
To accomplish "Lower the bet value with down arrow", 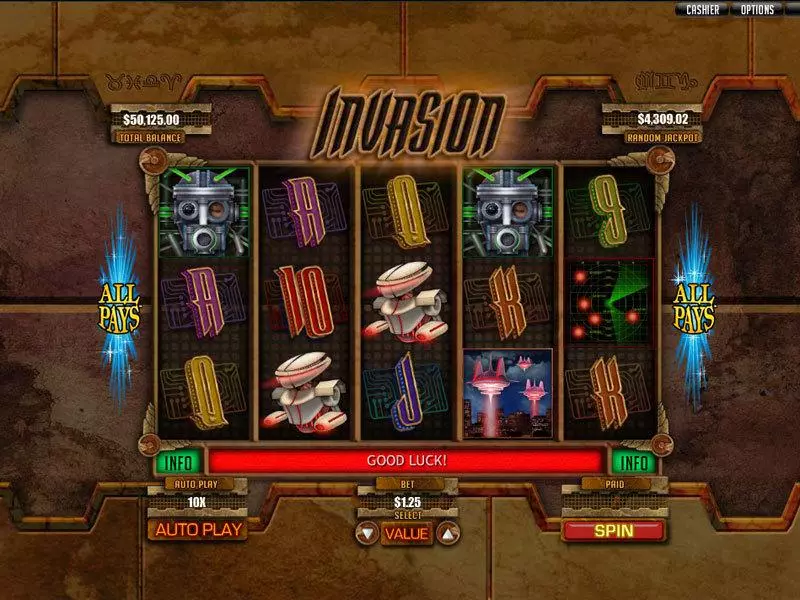I will 367,533.
